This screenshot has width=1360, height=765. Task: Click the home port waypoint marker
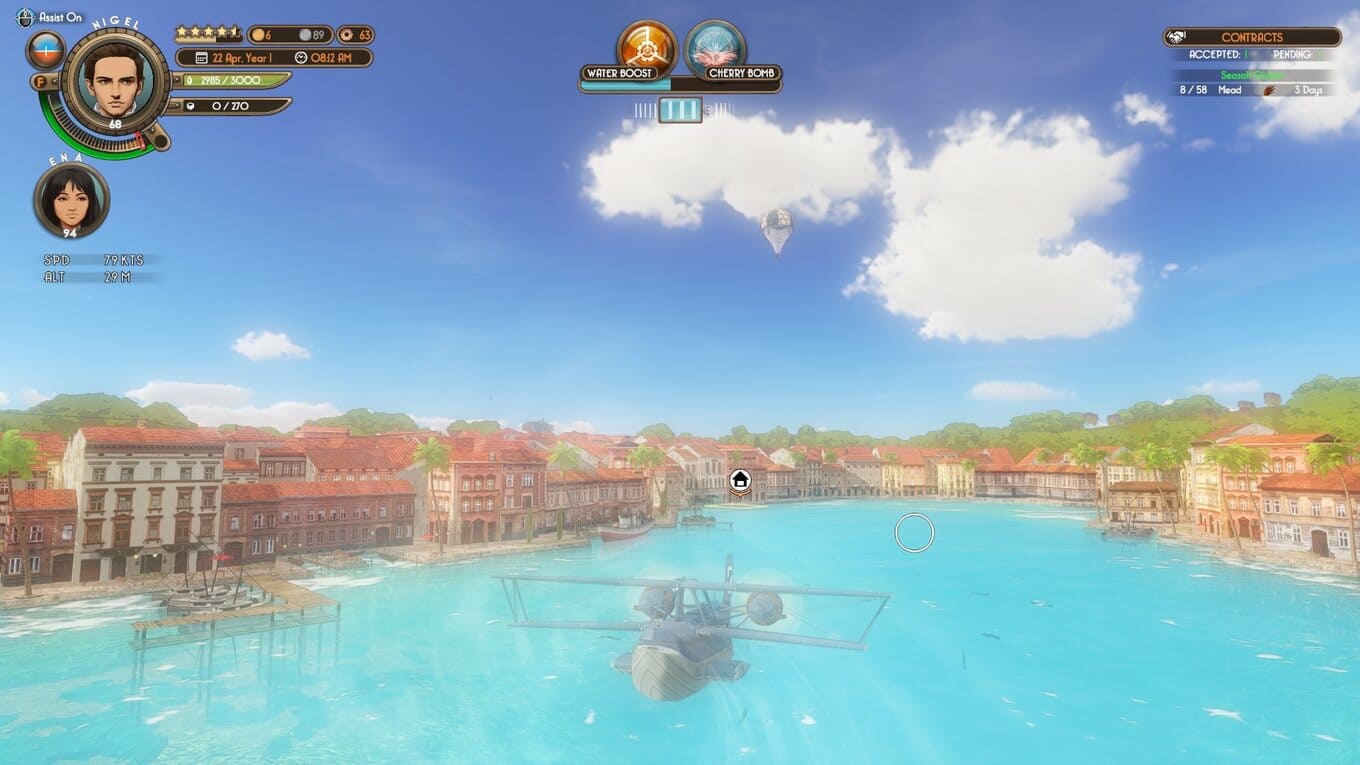click(740, 481)
